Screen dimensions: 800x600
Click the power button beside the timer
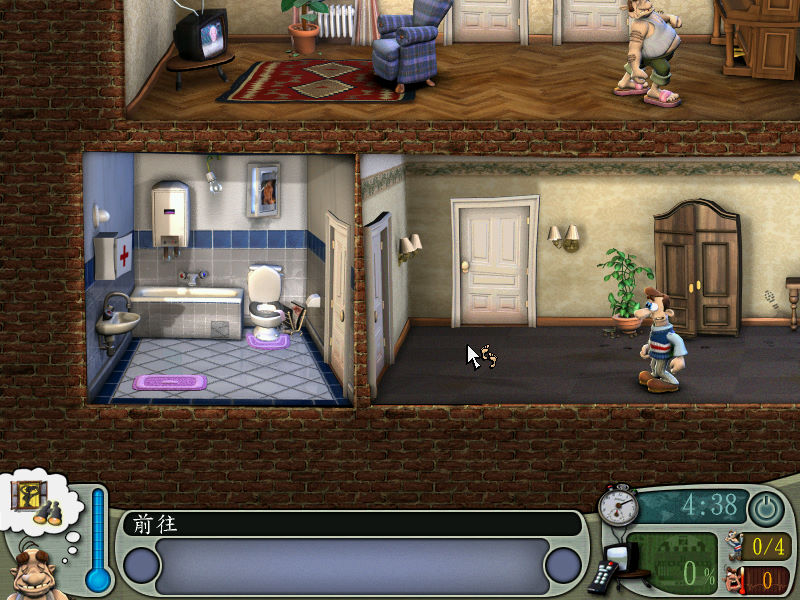click(767, 508)
